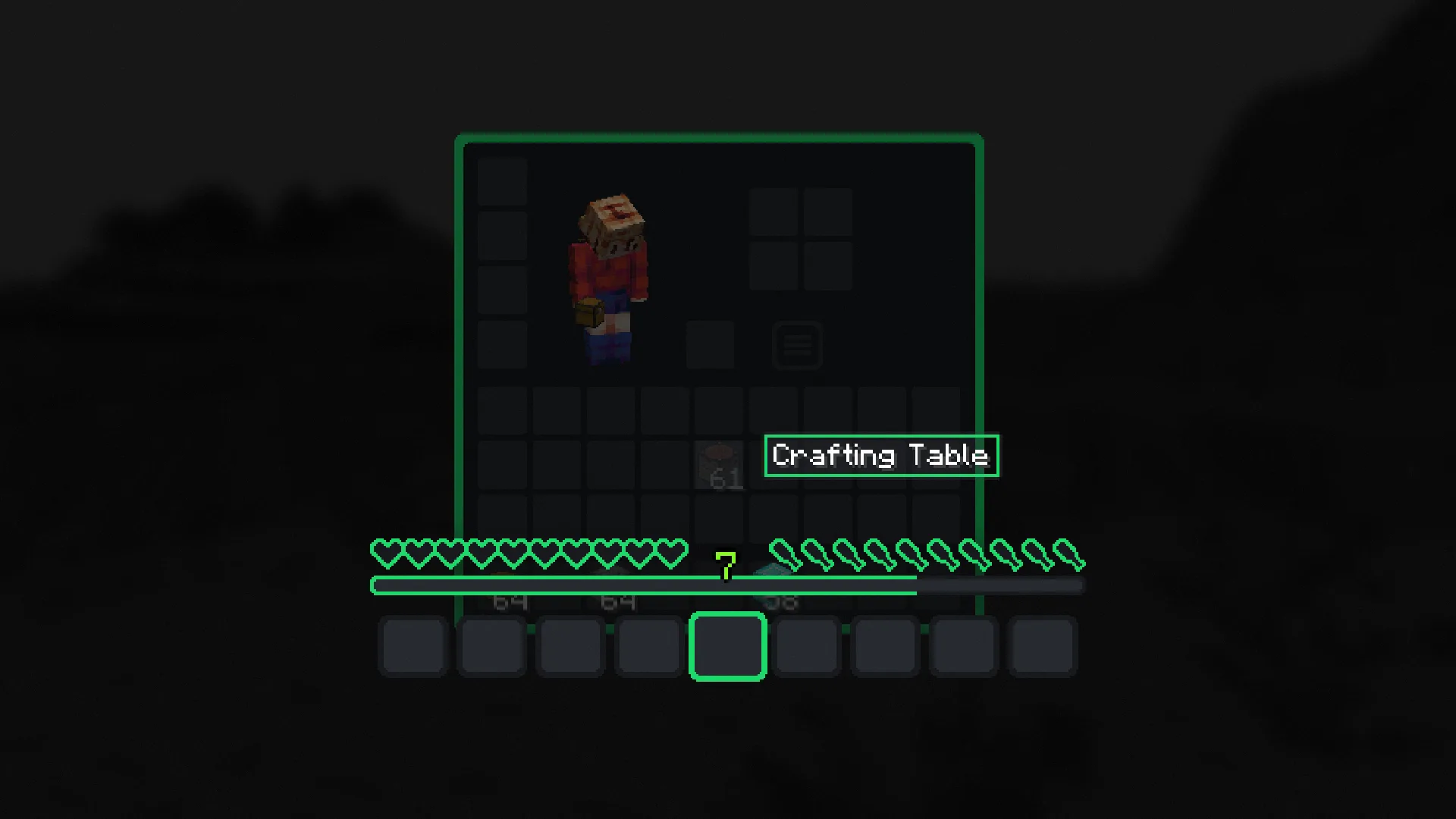Dismiss the Crafting Table tooltip

point(881,456)
